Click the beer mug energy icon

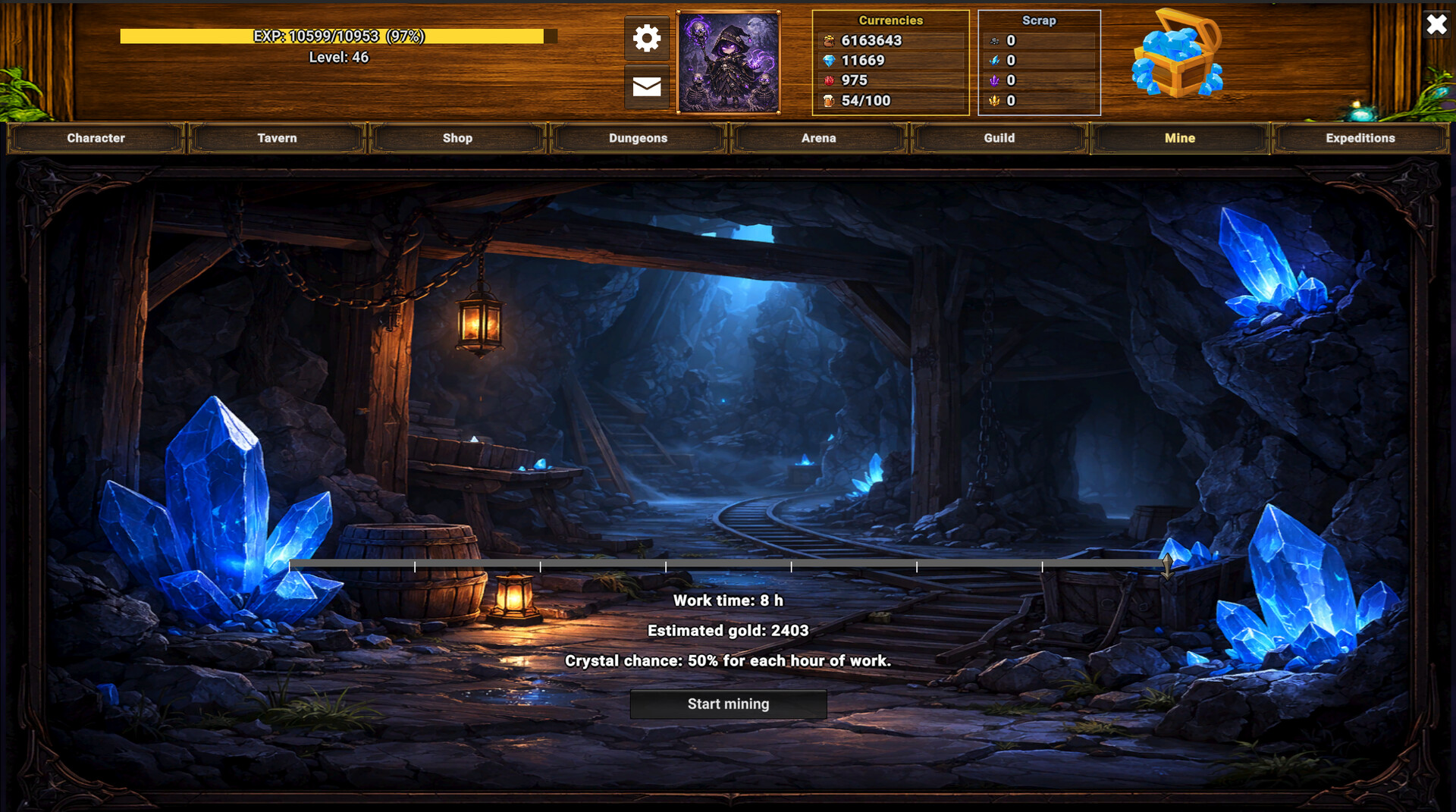[830, 99]
